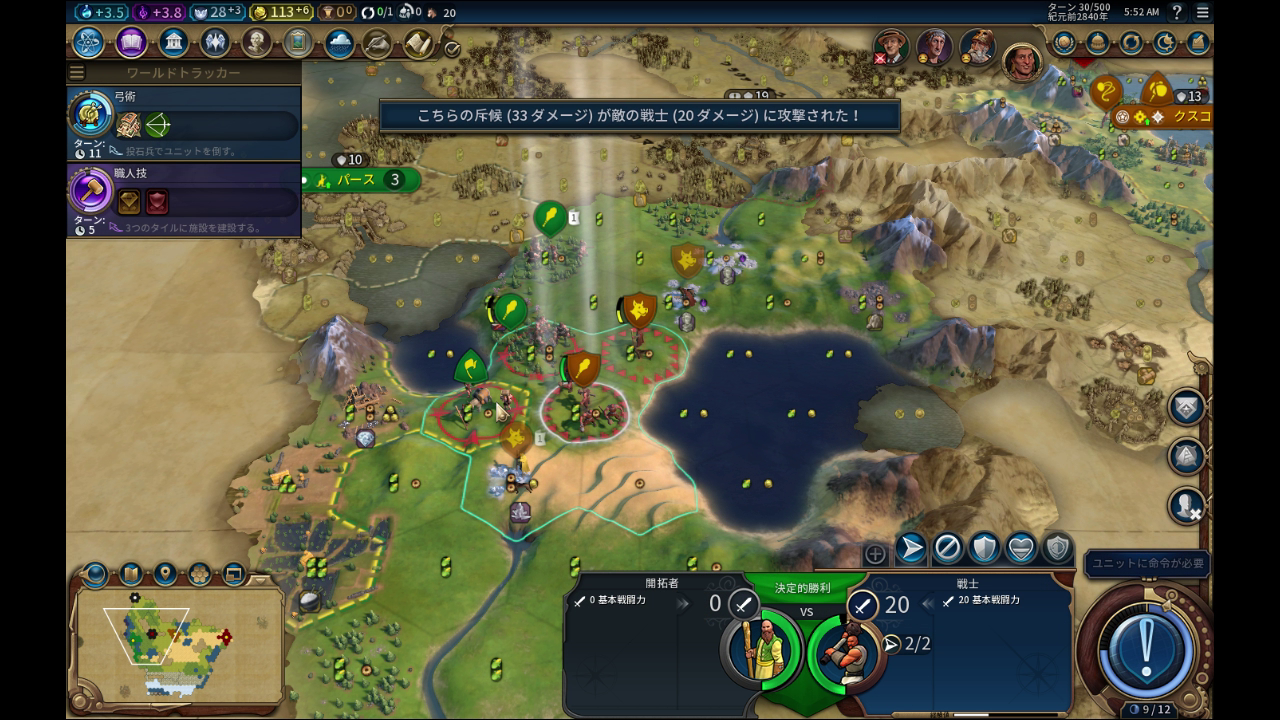Viewport: 1280px width, 720px height.
Task: Open the Civilopedia question mark button
Action: click(x=1177, y=12)
